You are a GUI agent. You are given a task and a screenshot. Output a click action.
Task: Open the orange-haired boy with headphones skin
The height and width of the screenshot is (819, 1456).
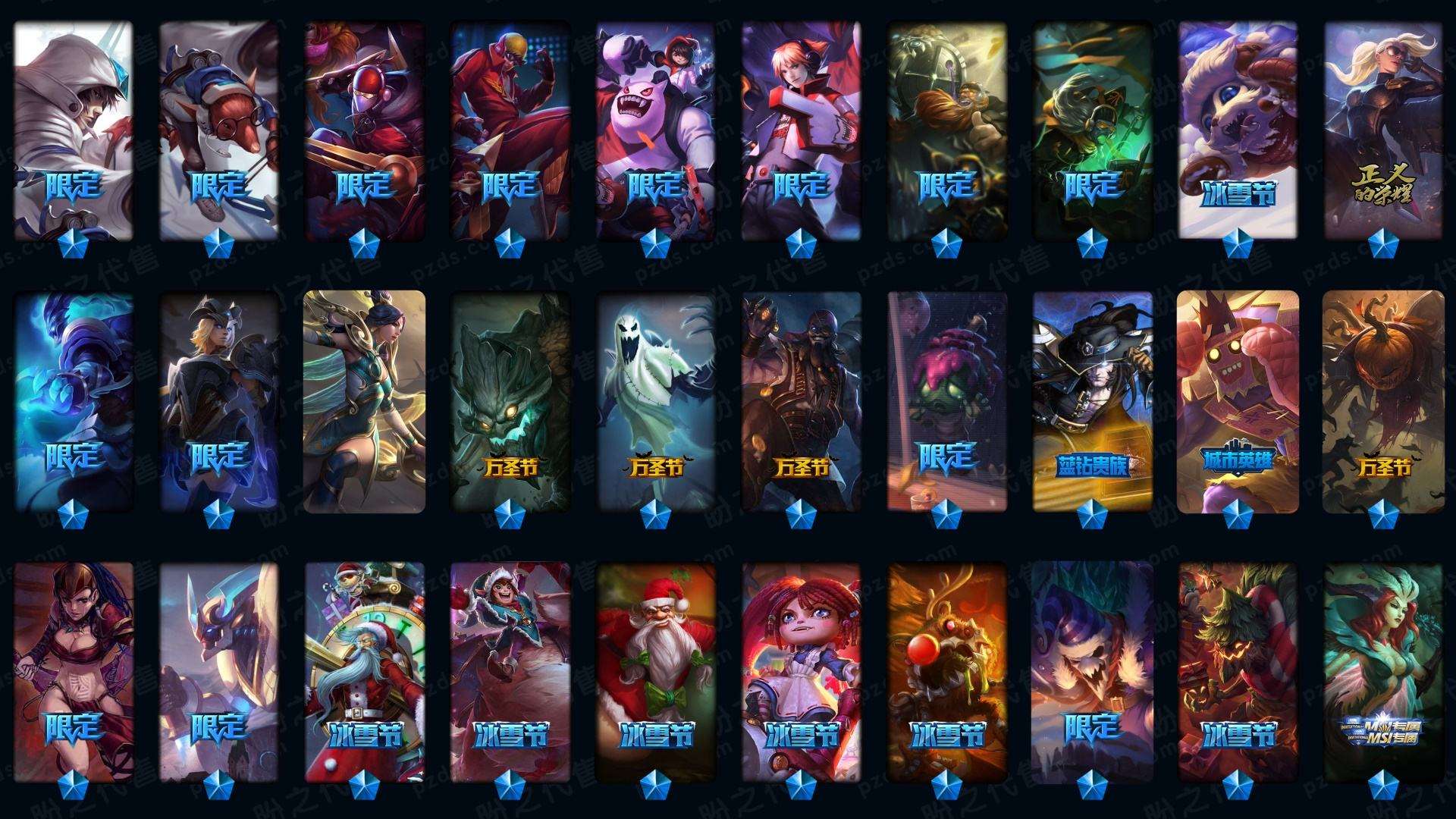pos(801,129)
